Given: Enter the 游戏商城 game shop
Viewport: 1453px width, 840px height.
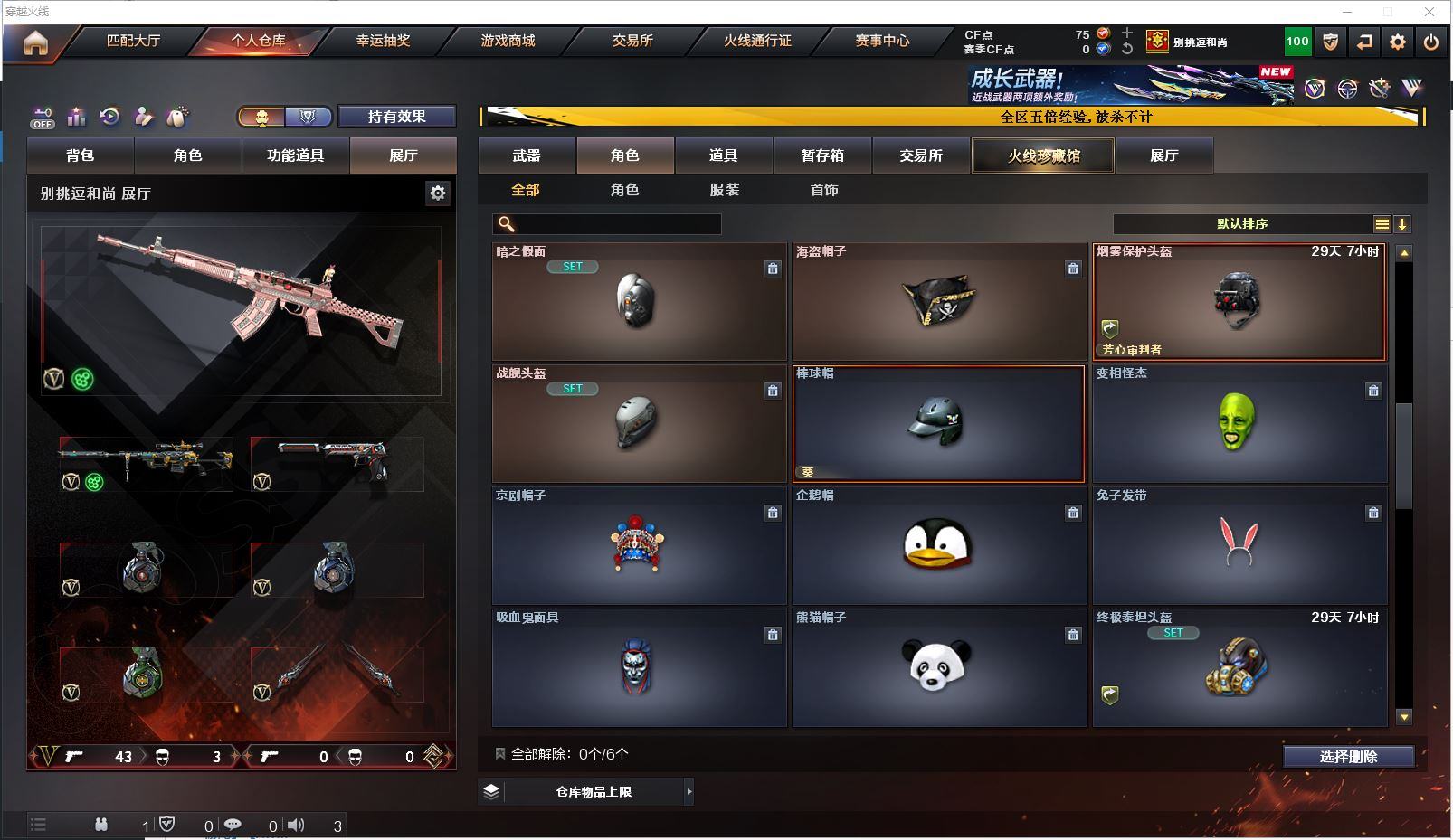Looking at the screenshot, I should (x=508, y=41).
